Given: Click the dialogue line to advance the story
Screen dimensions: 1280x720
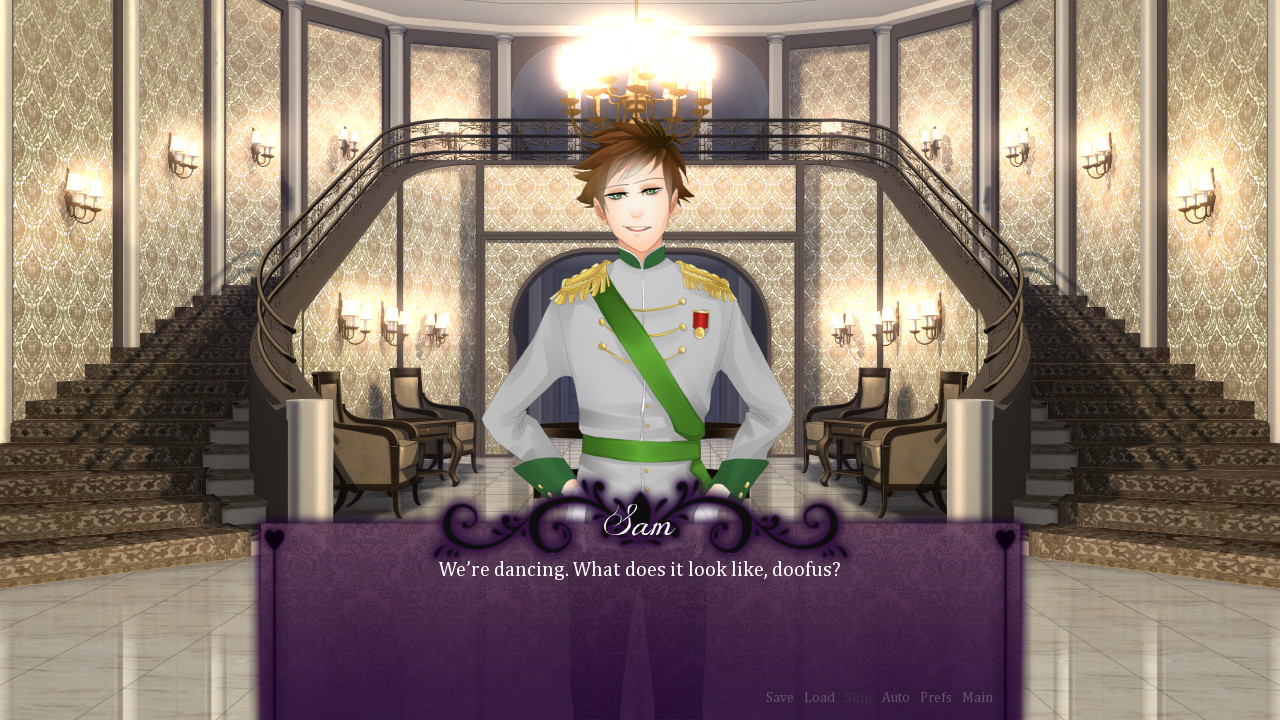Looking at the screenshot, I should click(x=640, y=569).
